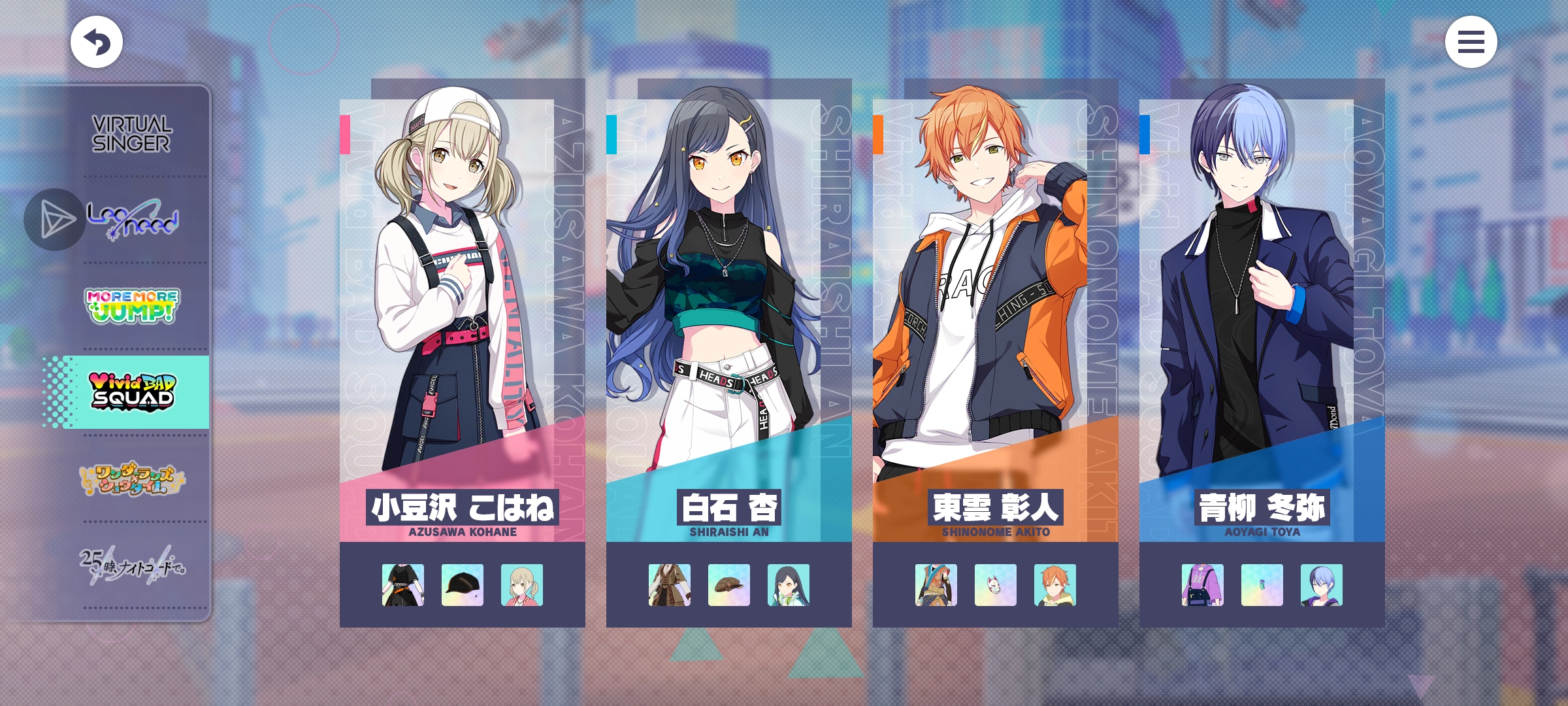The height and width of the screenshot is (706, 1568).
Task: Click Kohane's black cap accessory thumbnail
Action: pos(463,585)
